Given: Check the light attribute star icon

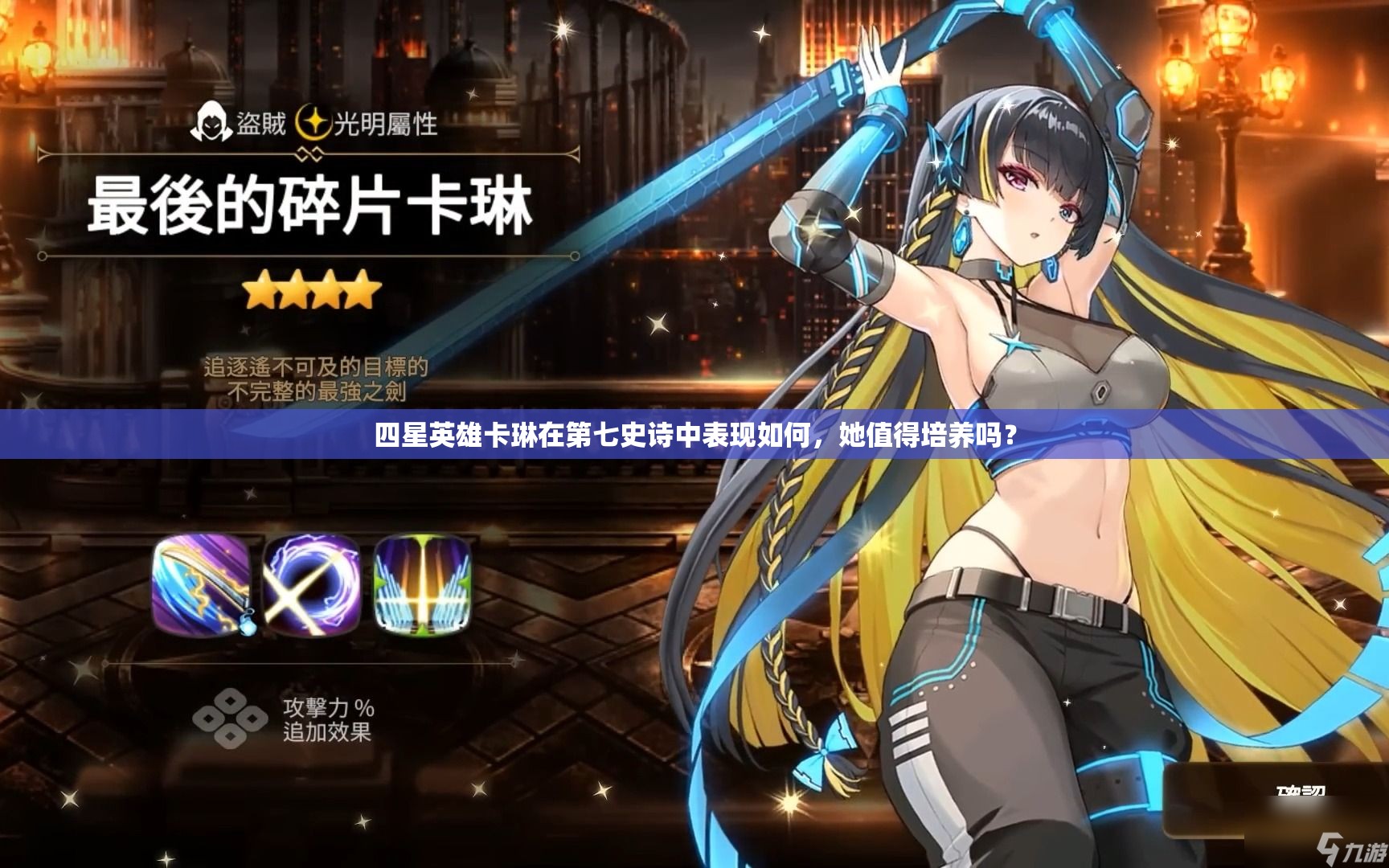Looking at the screenshot, I should pyautogui.click(x=313, y=123).
